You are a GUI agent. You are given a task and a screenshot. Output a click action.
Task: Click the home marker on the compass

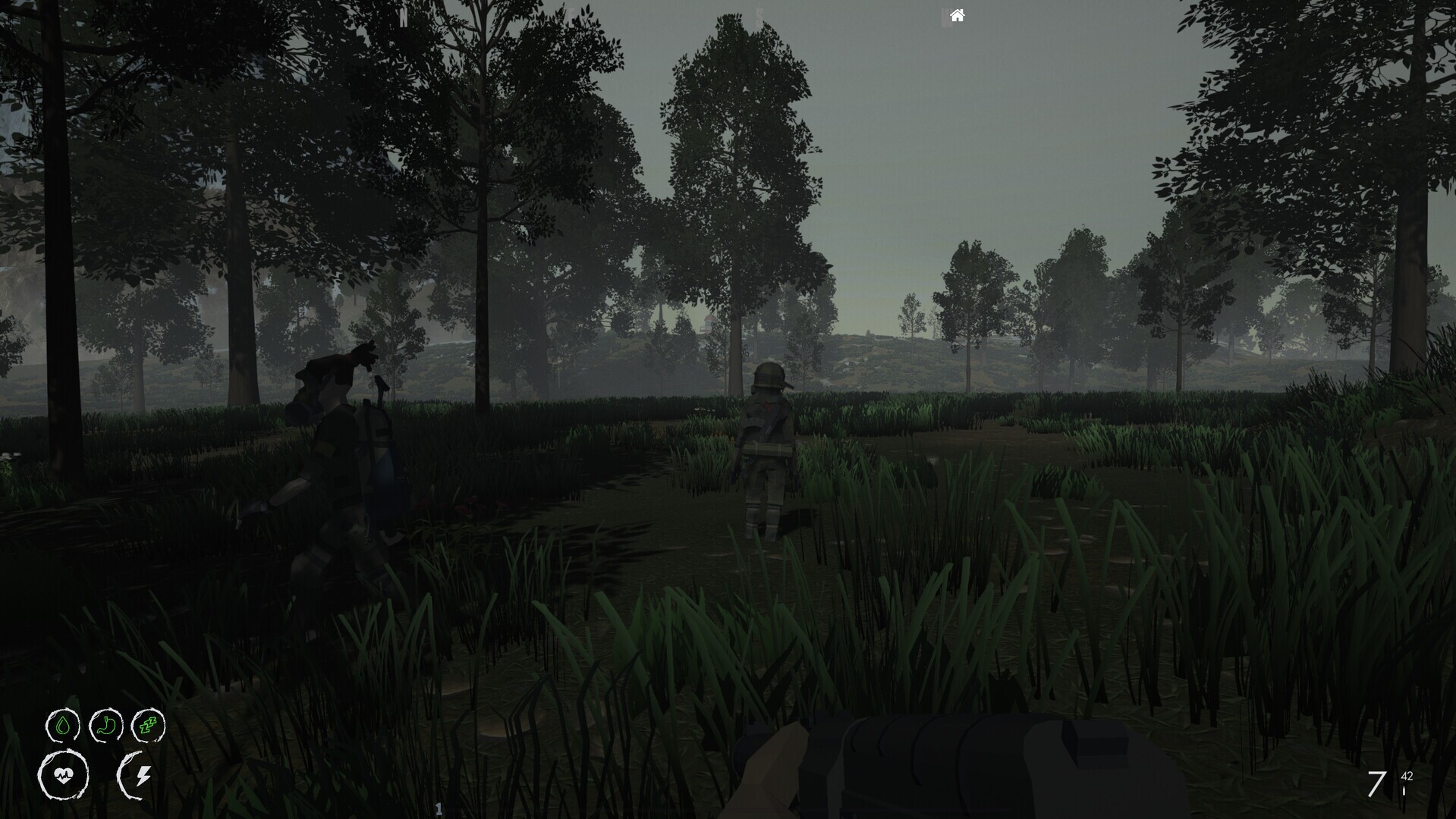point(956,15)
